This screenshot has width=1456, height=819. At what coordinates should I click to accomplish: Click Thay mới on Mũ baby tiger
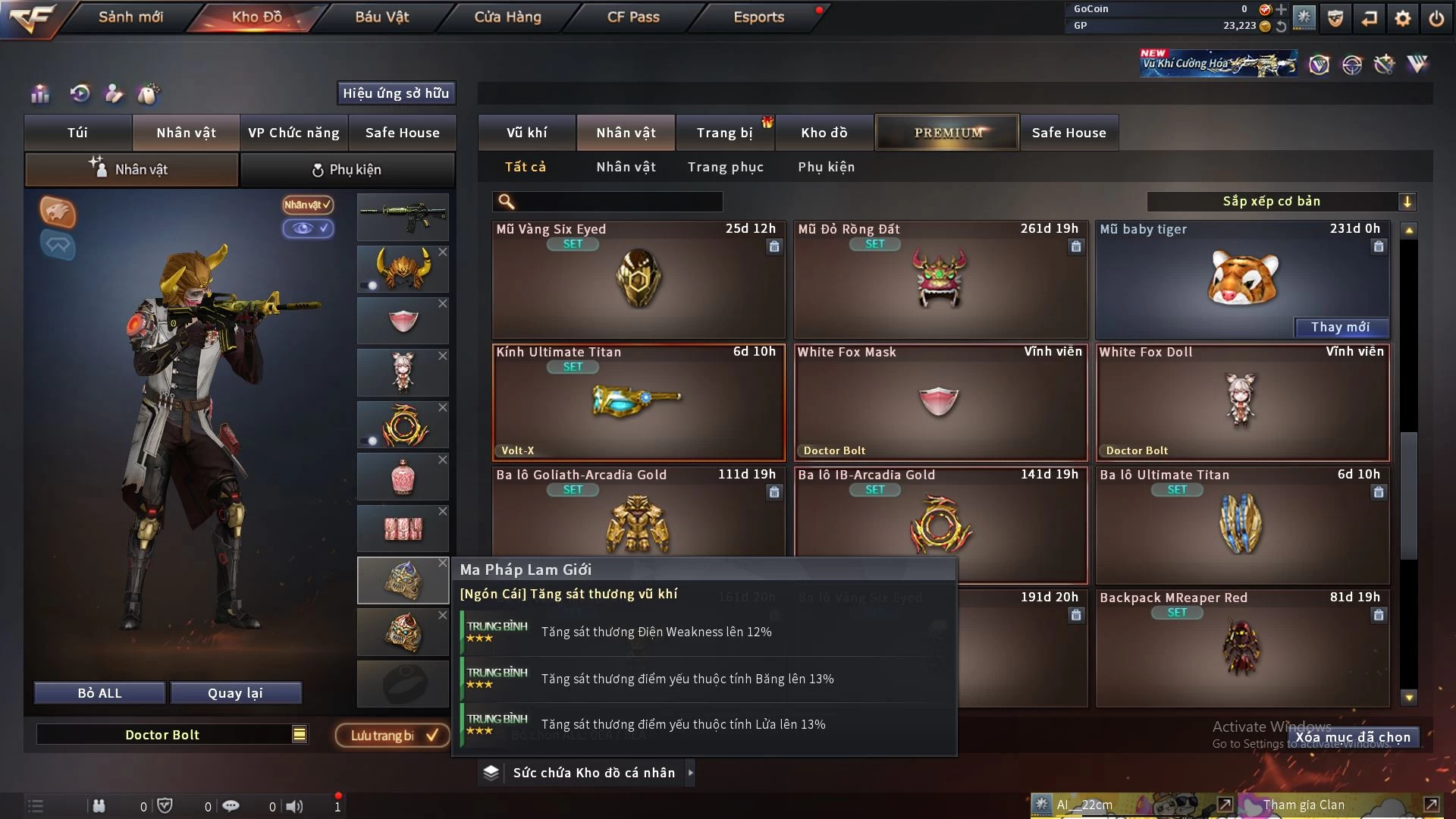(x=1340, y=327)
